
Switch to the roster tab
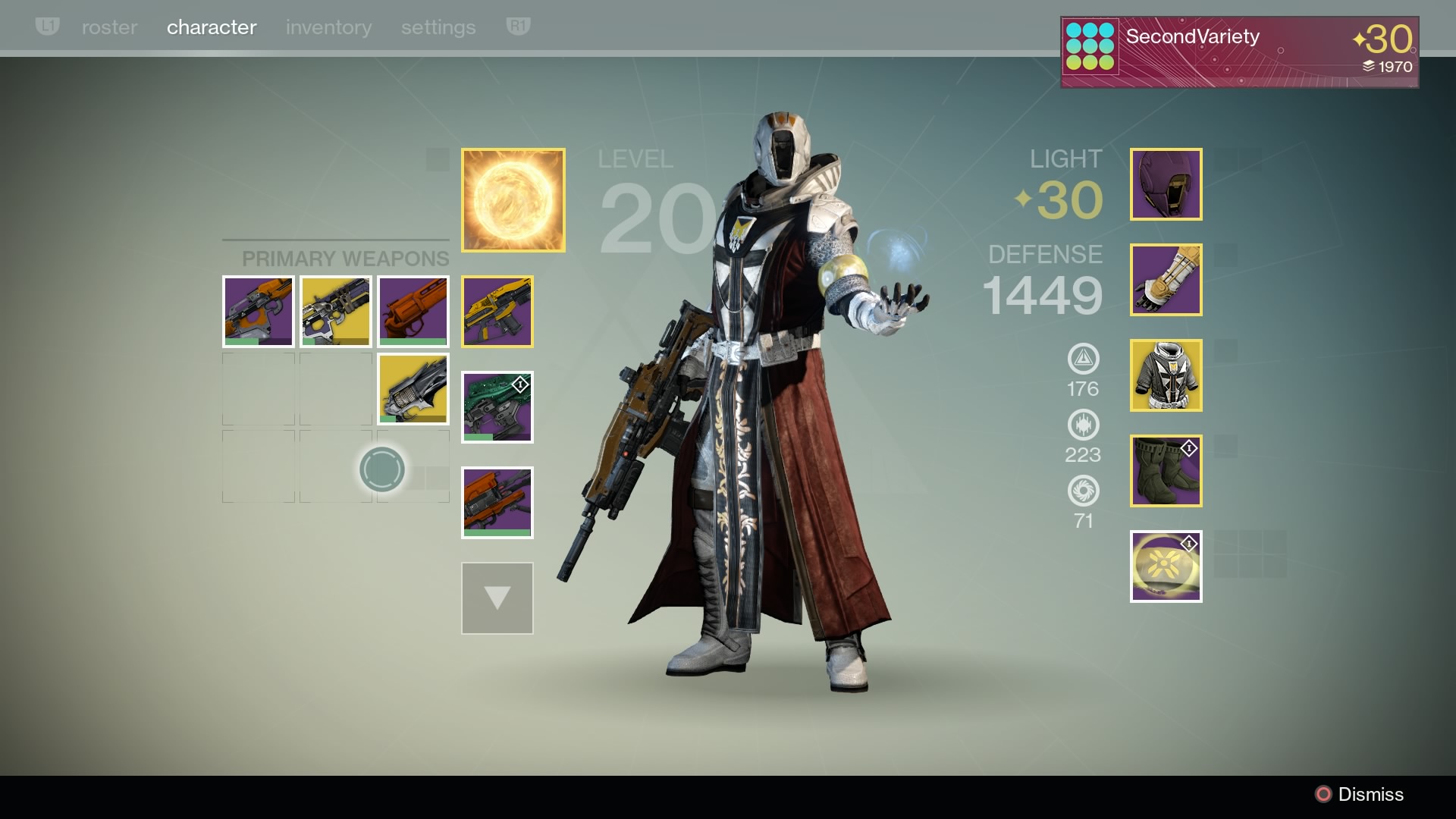pyautogui.click(x=109, y=28)
